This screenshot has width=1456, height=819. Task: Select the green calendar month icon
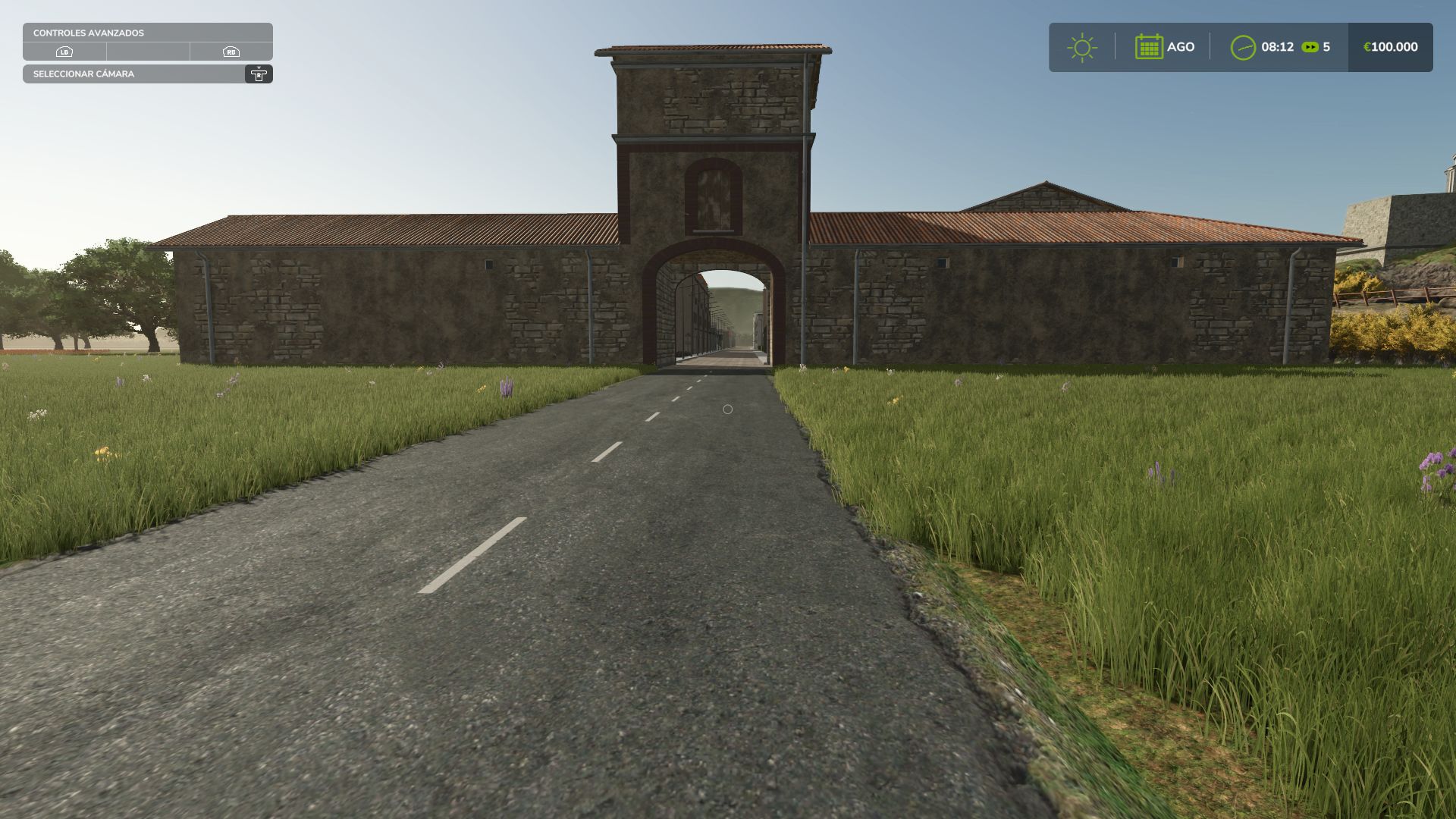pos(1149,47)
